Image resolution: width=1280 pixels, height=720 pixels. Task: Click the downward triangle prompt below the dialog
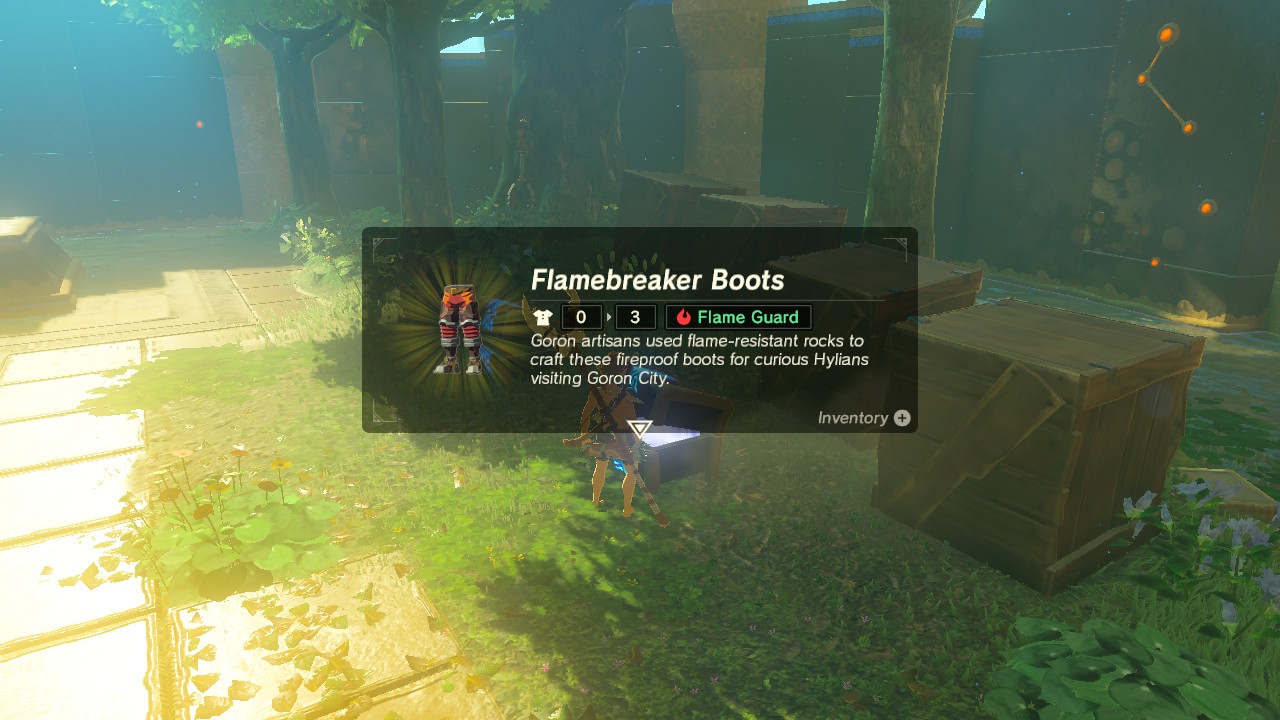638,429
